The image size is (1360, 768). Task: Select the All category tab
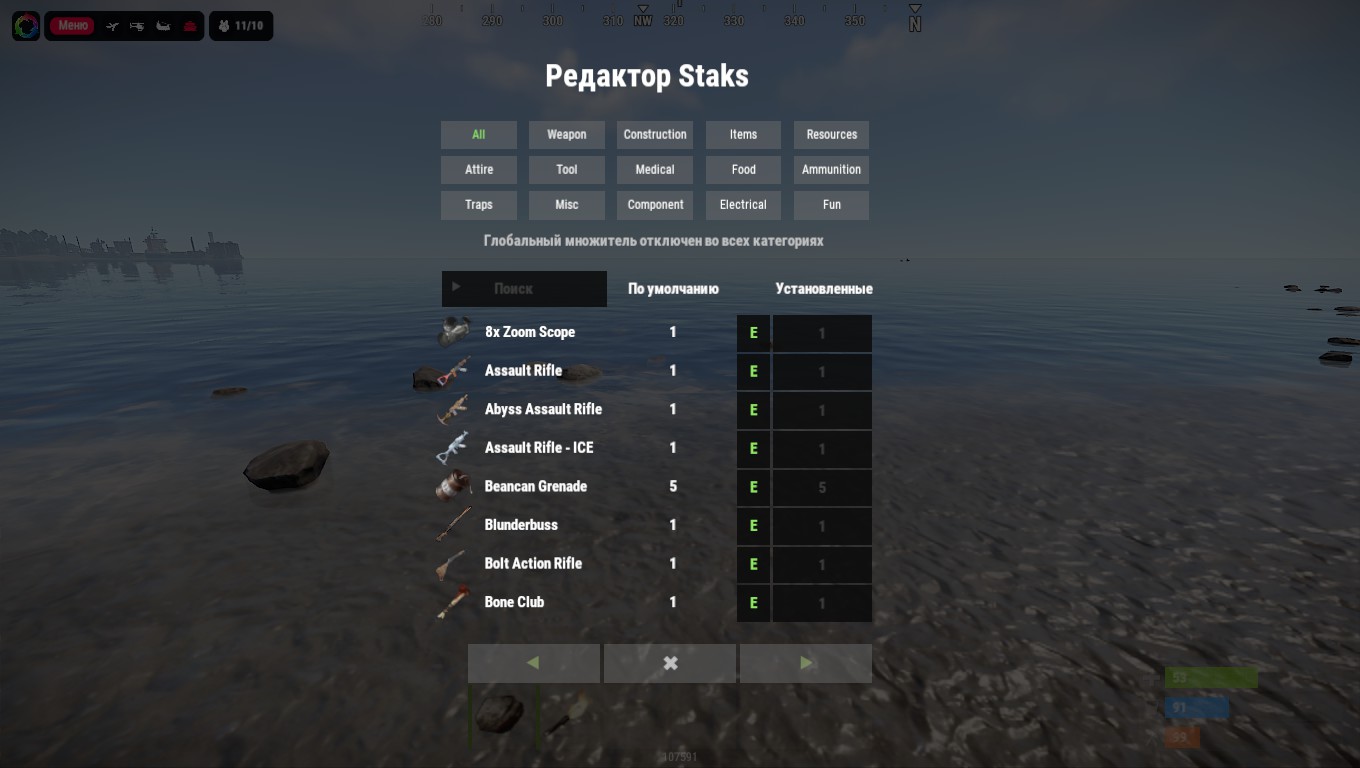coord(479,135)
